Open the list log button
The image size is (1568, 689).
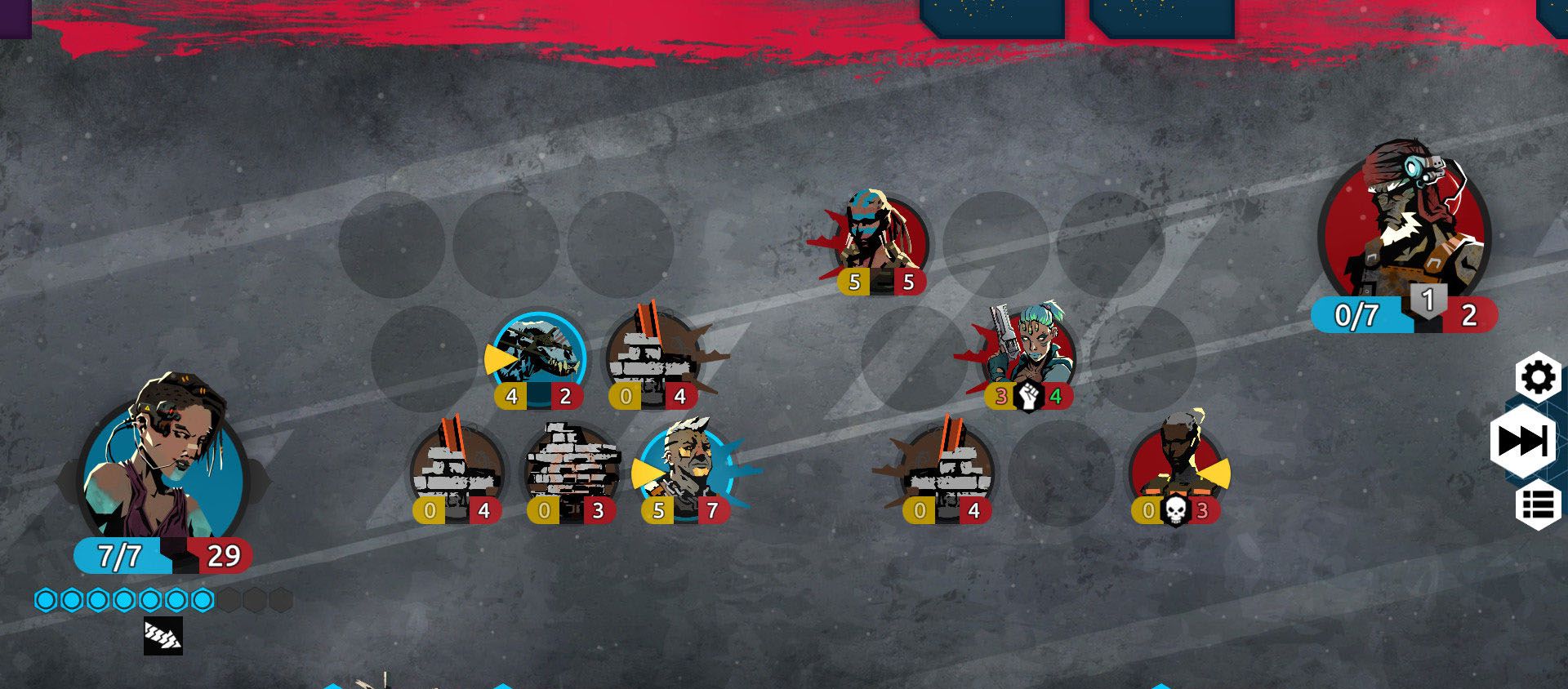1538,505
